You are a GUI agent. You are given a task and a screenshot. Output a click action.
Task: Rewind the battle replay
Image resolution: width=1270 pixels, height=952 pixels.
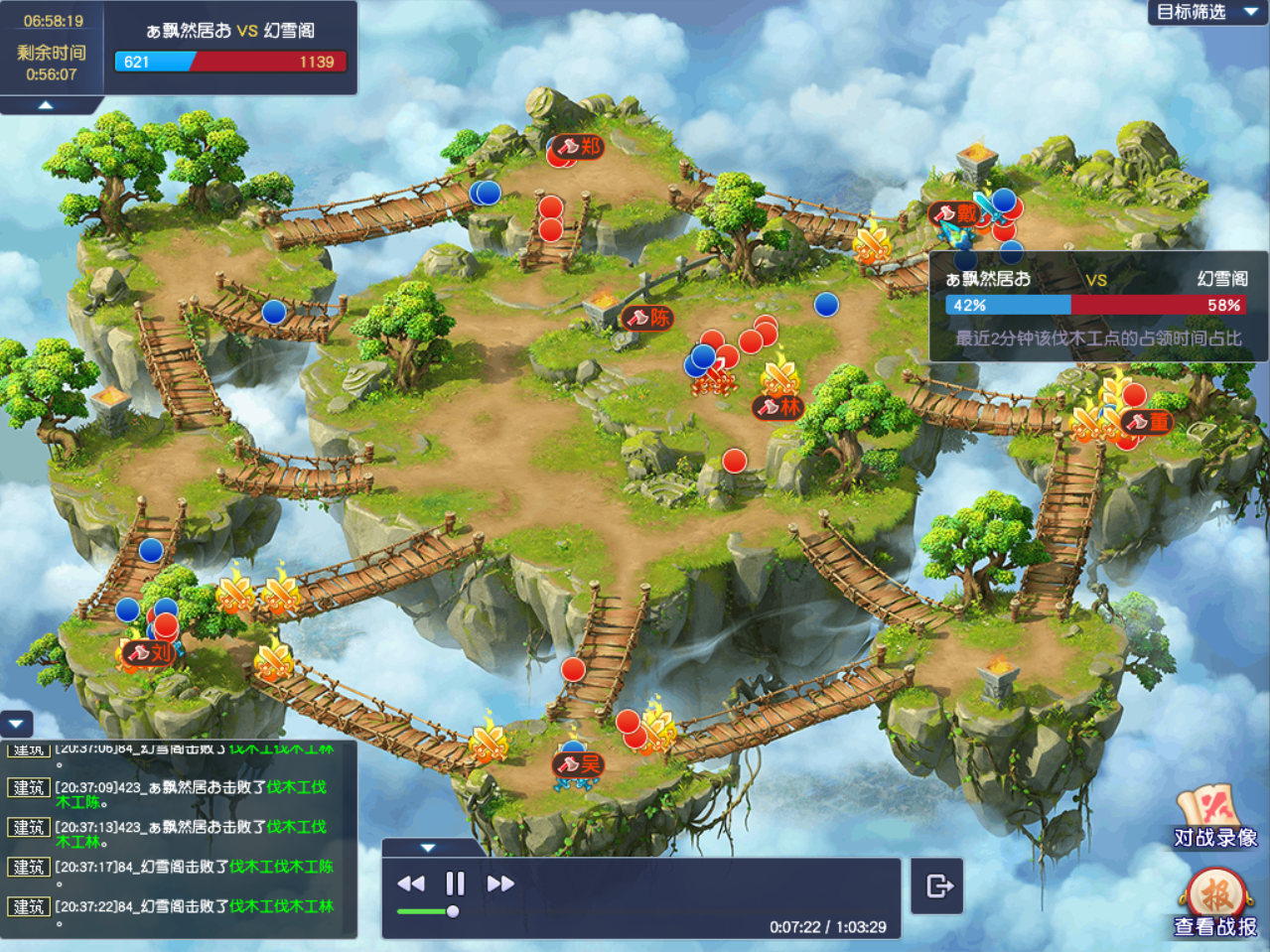coord(410,884)
